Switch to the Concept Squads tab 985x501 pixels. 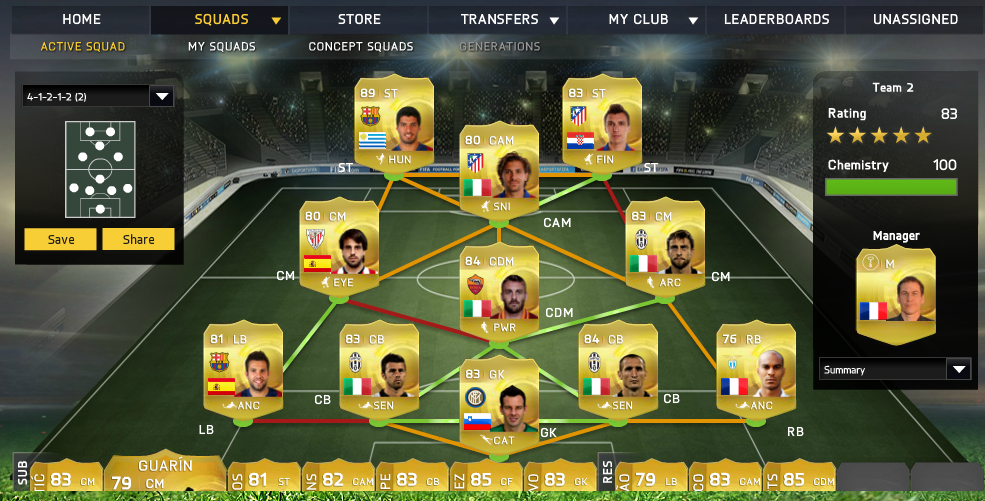[x=360, y=46]
